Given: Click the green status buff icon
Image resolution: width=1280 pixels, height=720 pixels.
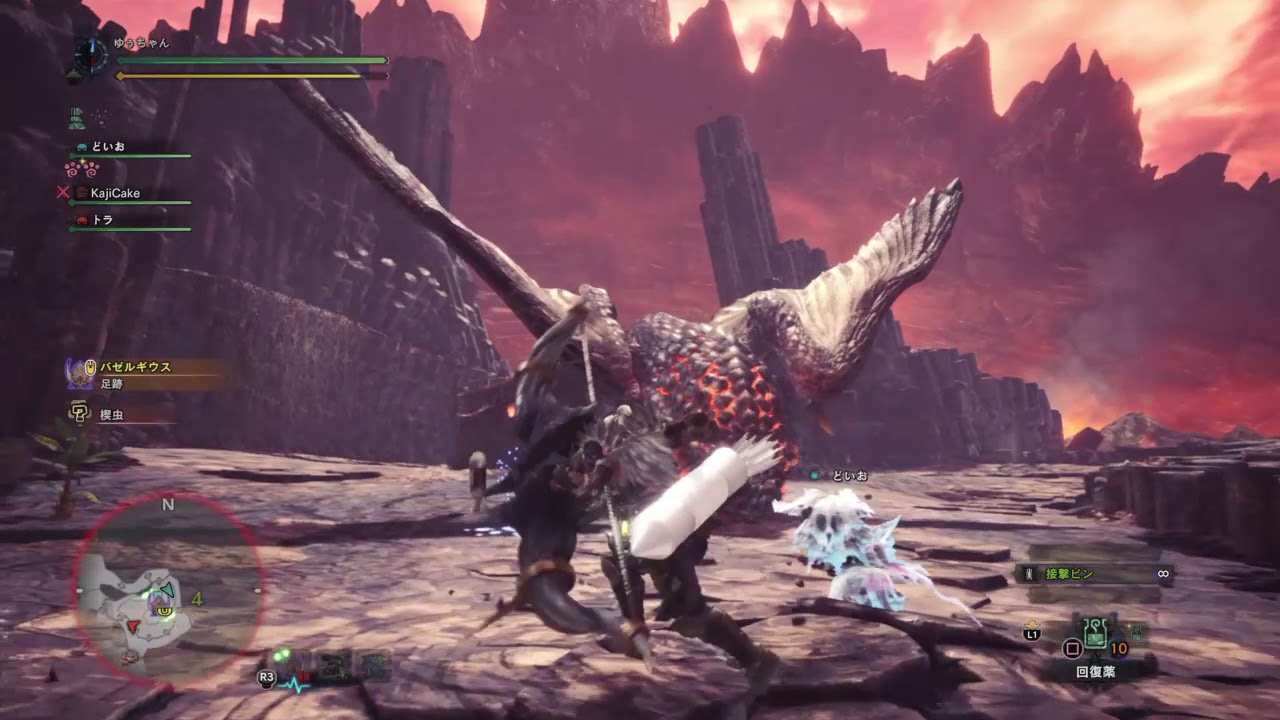Looking at the screenshot, I should [77, 118].
